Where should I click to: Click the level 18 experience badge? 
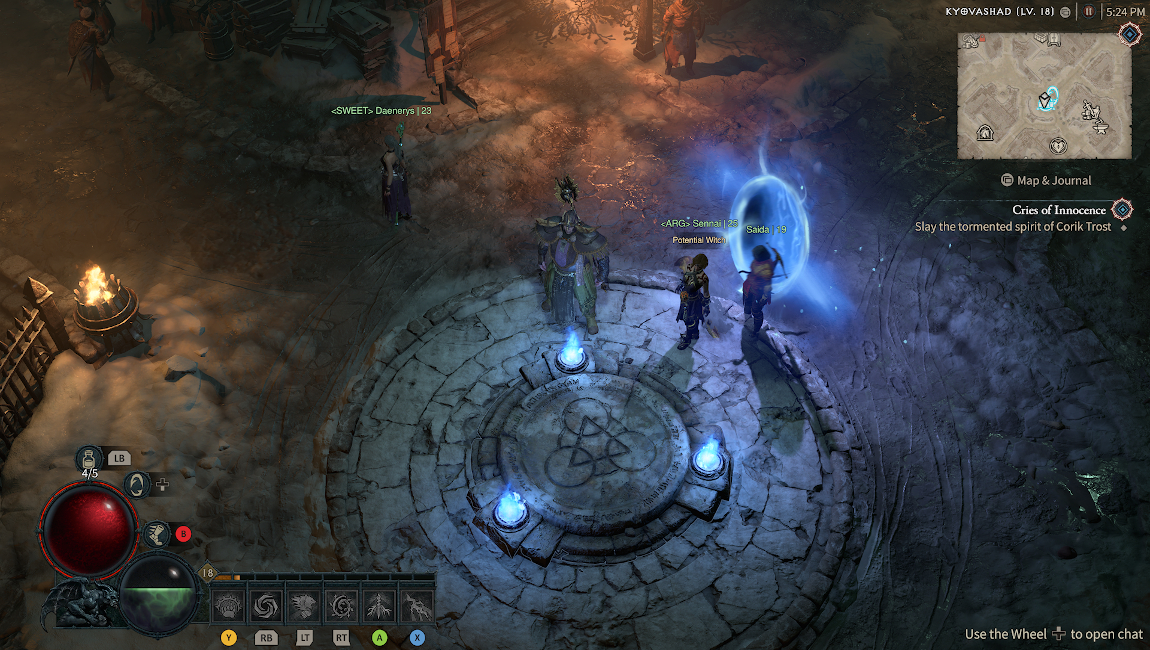pyautogui.click(x=208, y=573)
